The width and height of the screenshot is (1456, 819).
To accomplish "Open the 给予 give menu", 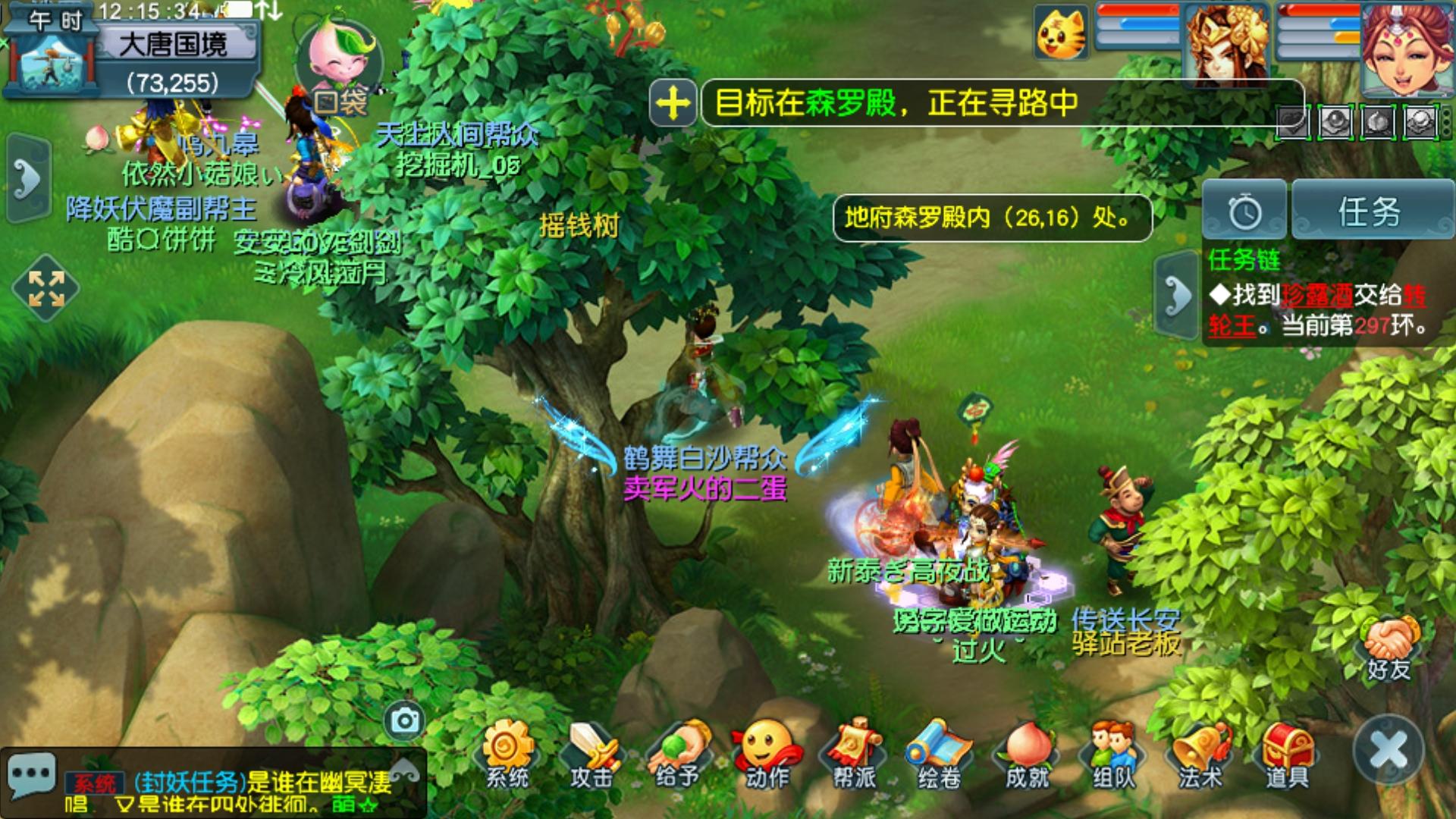I will (x=679, y=753).
